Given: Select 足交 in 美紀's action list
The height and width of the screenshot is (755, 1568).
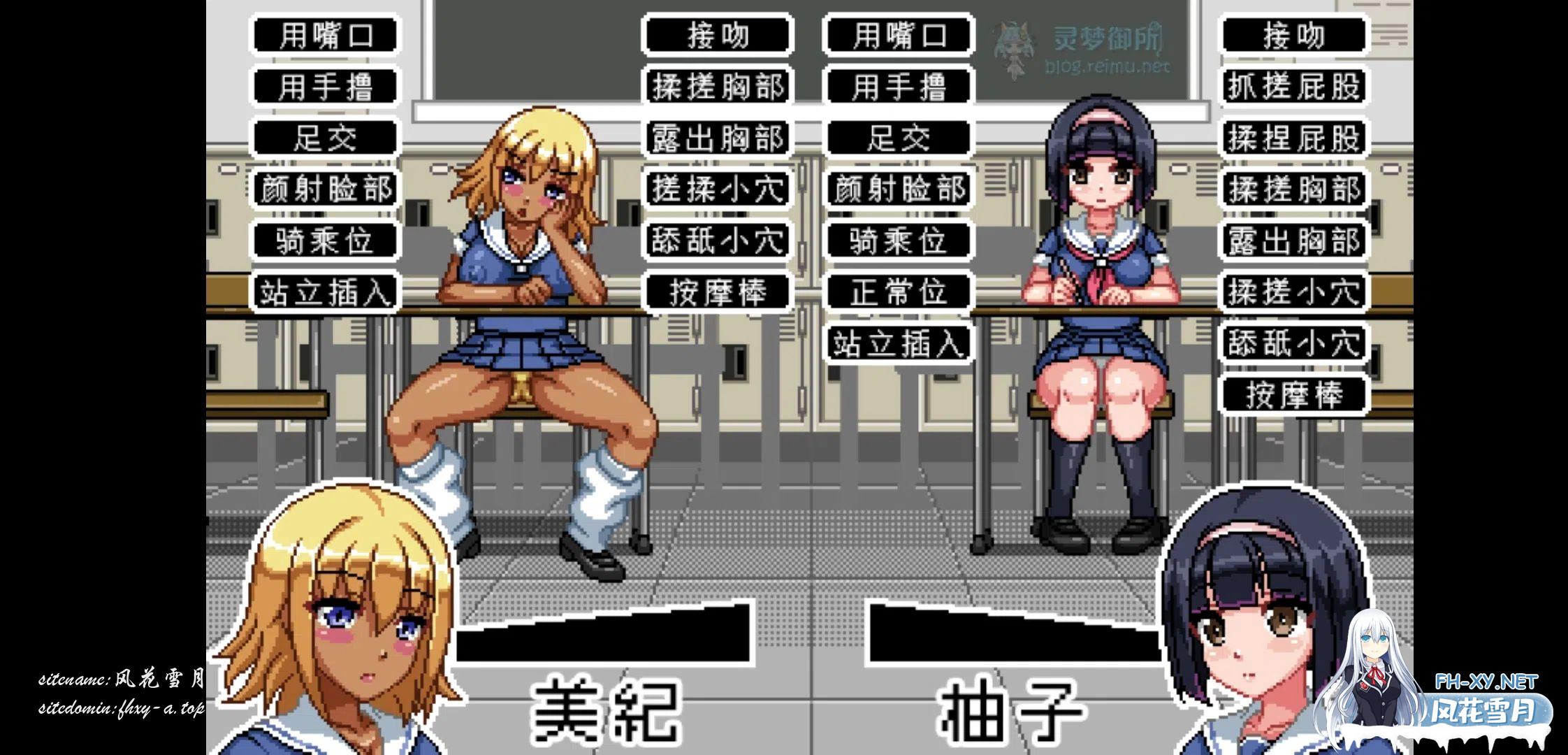Looking at the screenshot, I should click(324, 138).
